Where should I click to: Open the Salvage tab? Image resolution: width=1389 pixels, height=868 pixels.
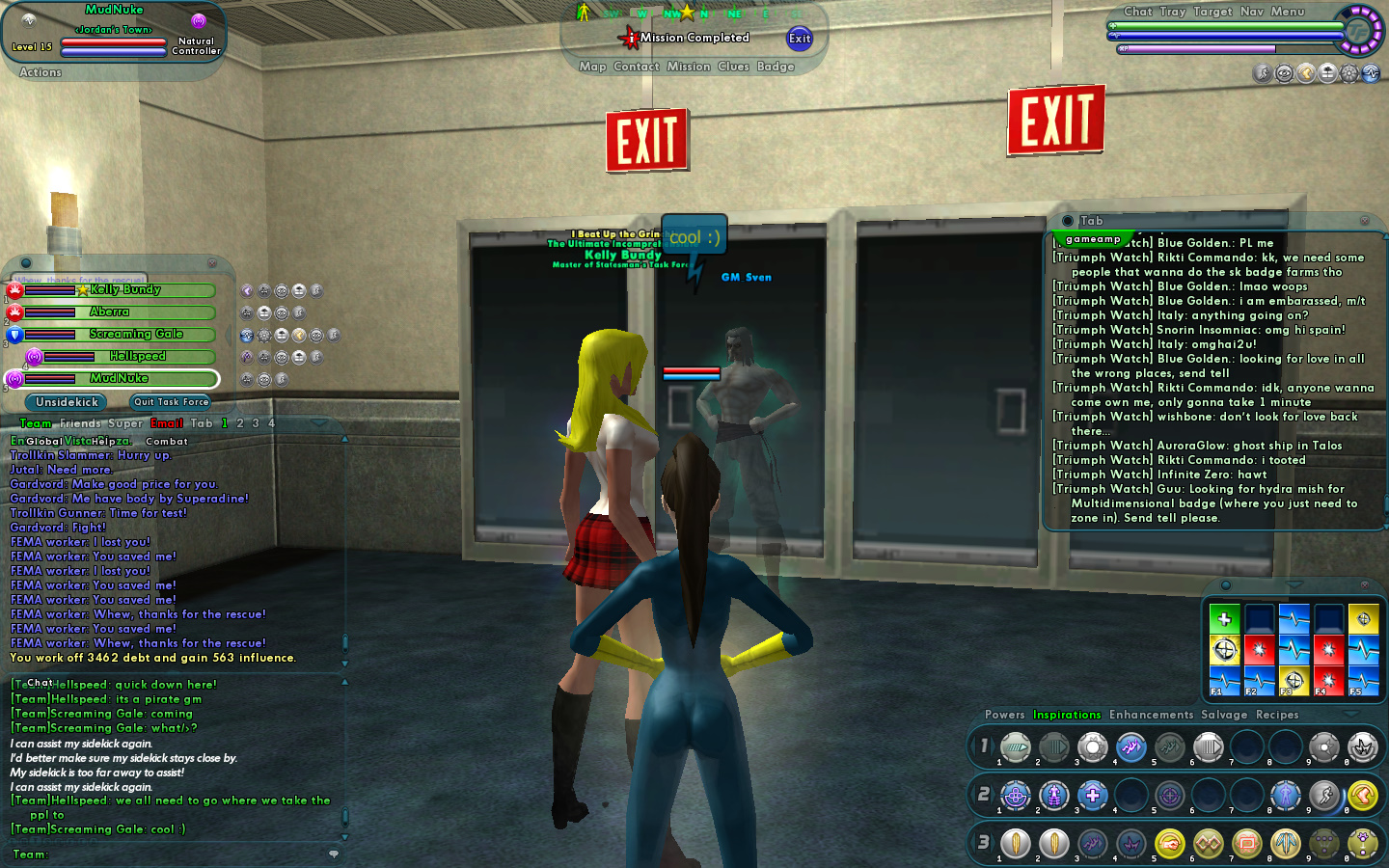tap(1224, 715)
